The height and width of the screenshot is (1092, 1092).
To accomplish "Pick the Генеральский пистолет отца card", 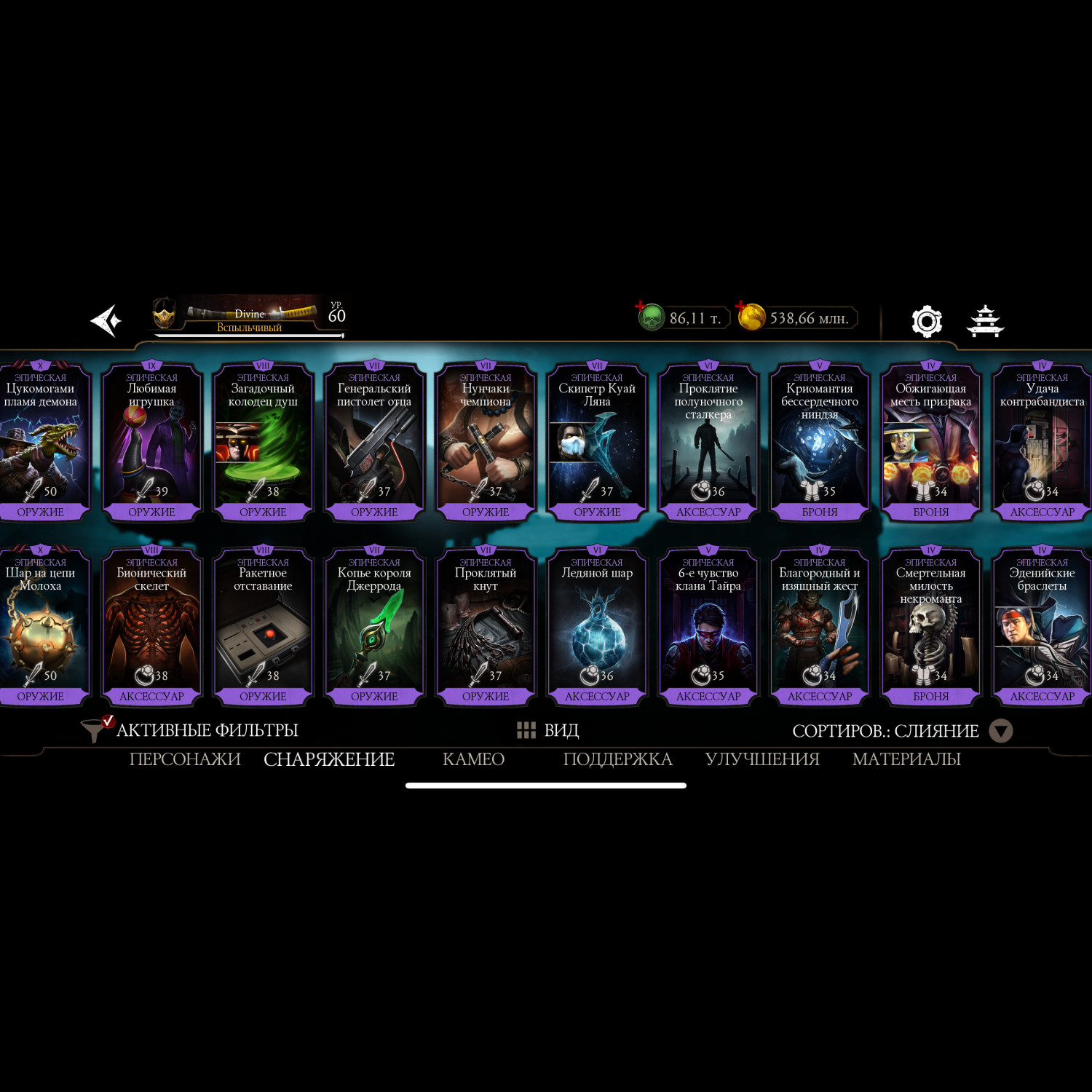I will [374, 442].
